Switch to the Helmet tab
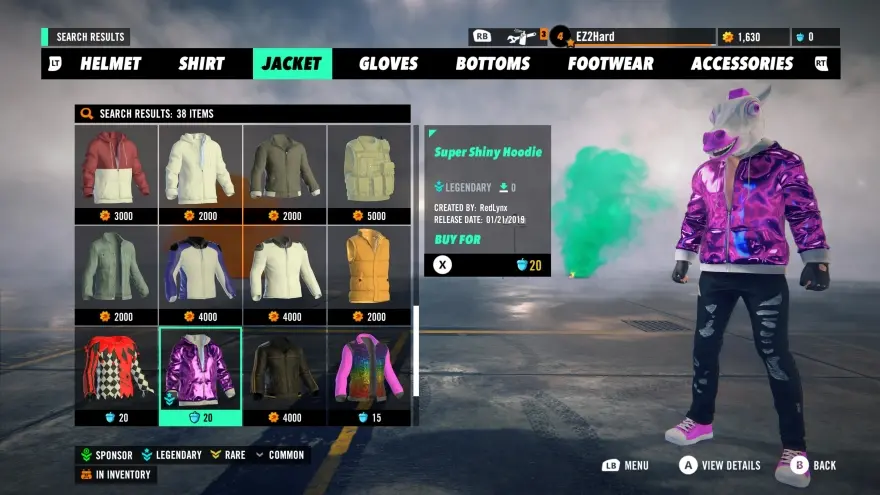 (110, 64)
